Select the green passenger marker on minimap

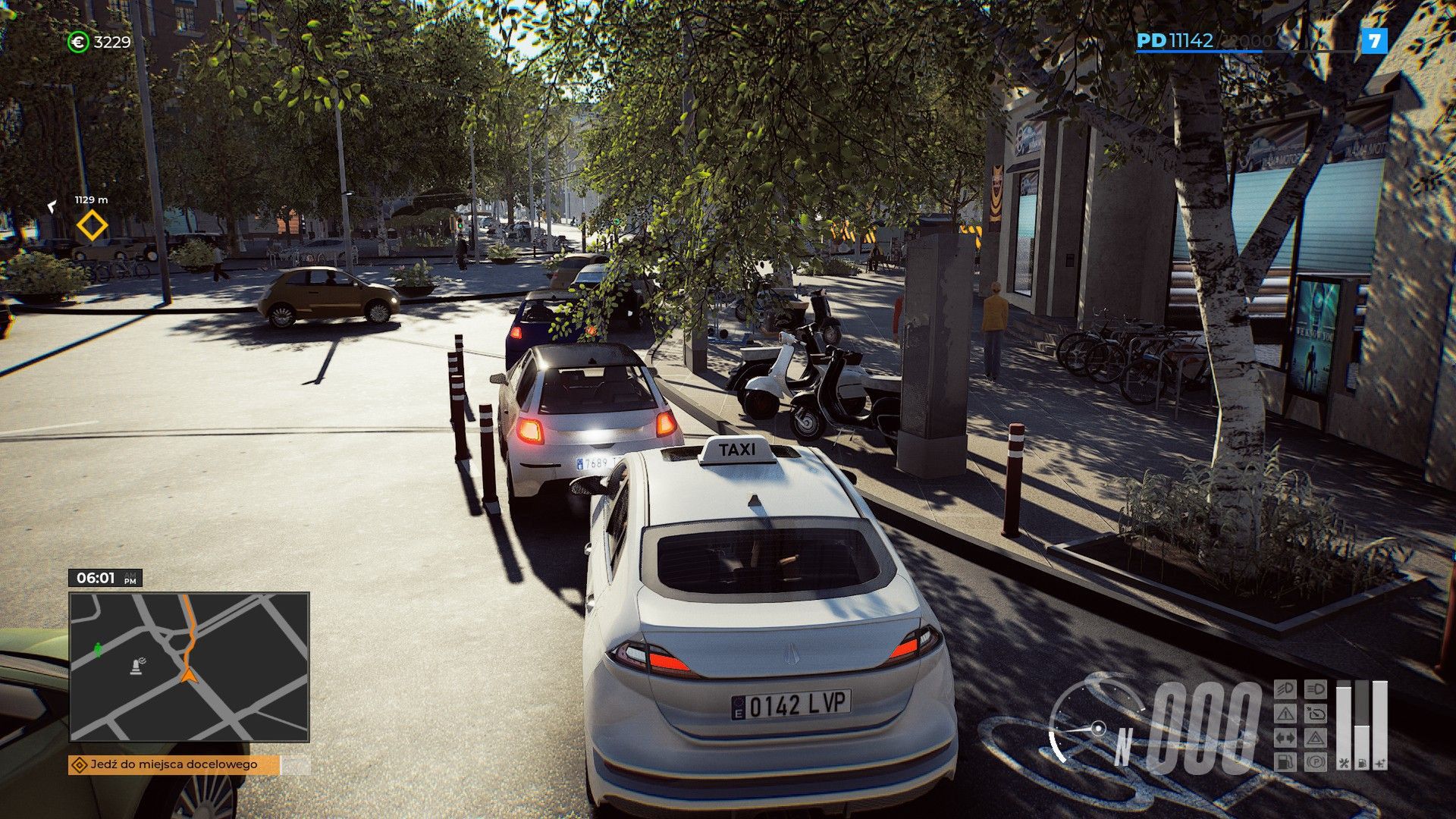(98, 649)
